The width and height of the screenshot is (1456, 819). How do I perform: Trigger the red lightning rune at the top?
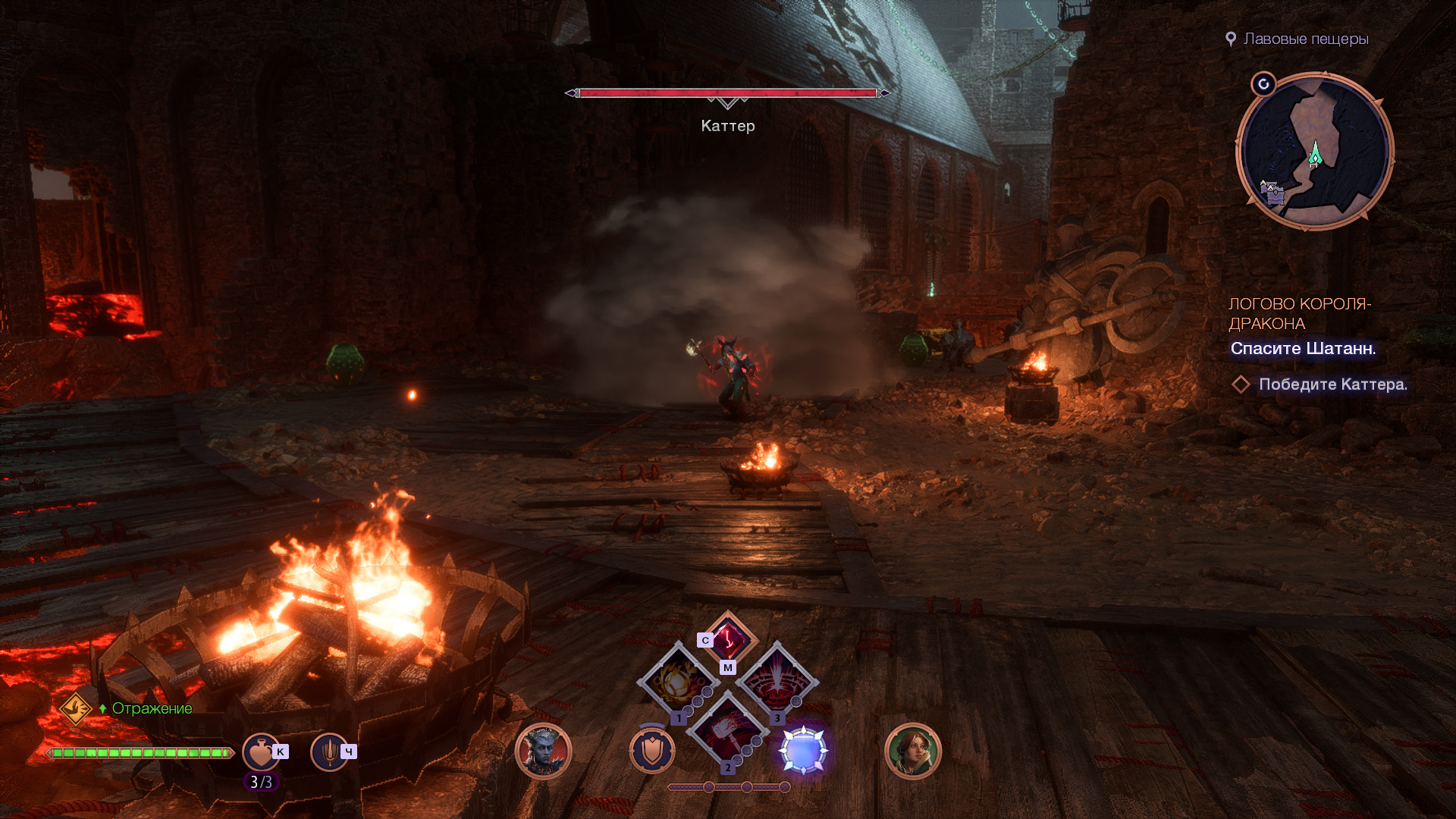pyautogui.click(x=728, y=639)
